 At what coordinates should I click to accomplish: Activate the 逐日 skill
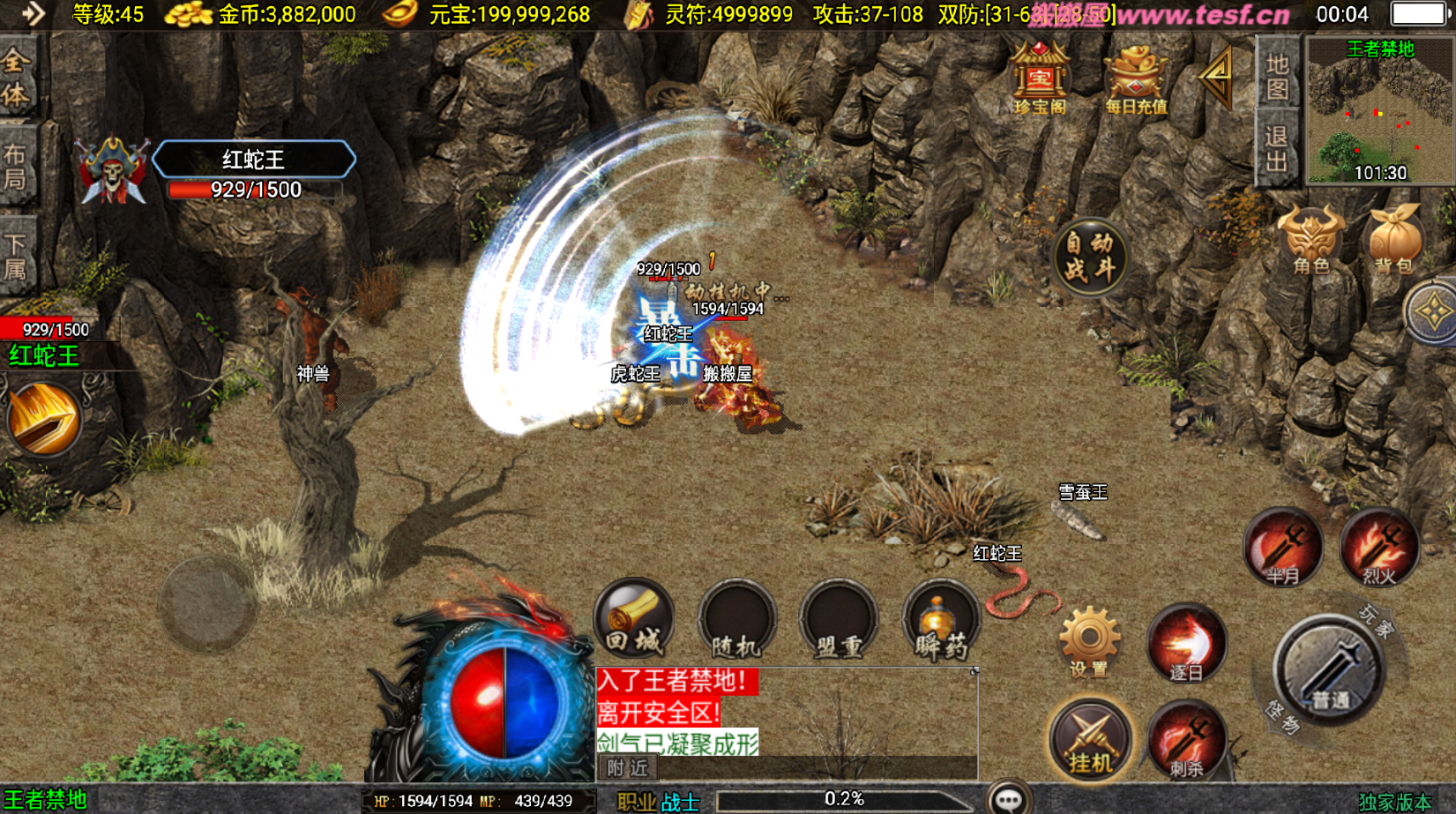1186,643
